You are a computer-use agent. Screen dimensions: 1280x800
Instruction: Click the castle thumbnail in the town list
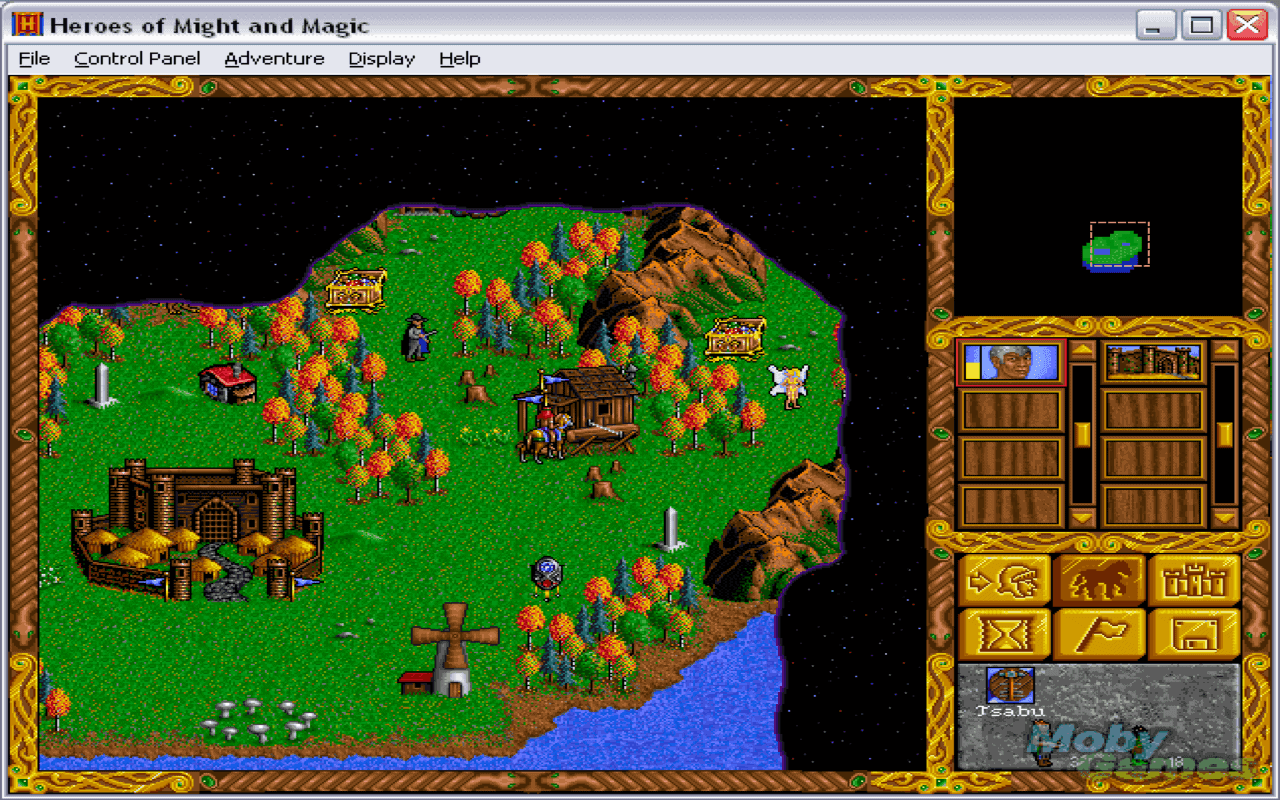click(1152, 362)
